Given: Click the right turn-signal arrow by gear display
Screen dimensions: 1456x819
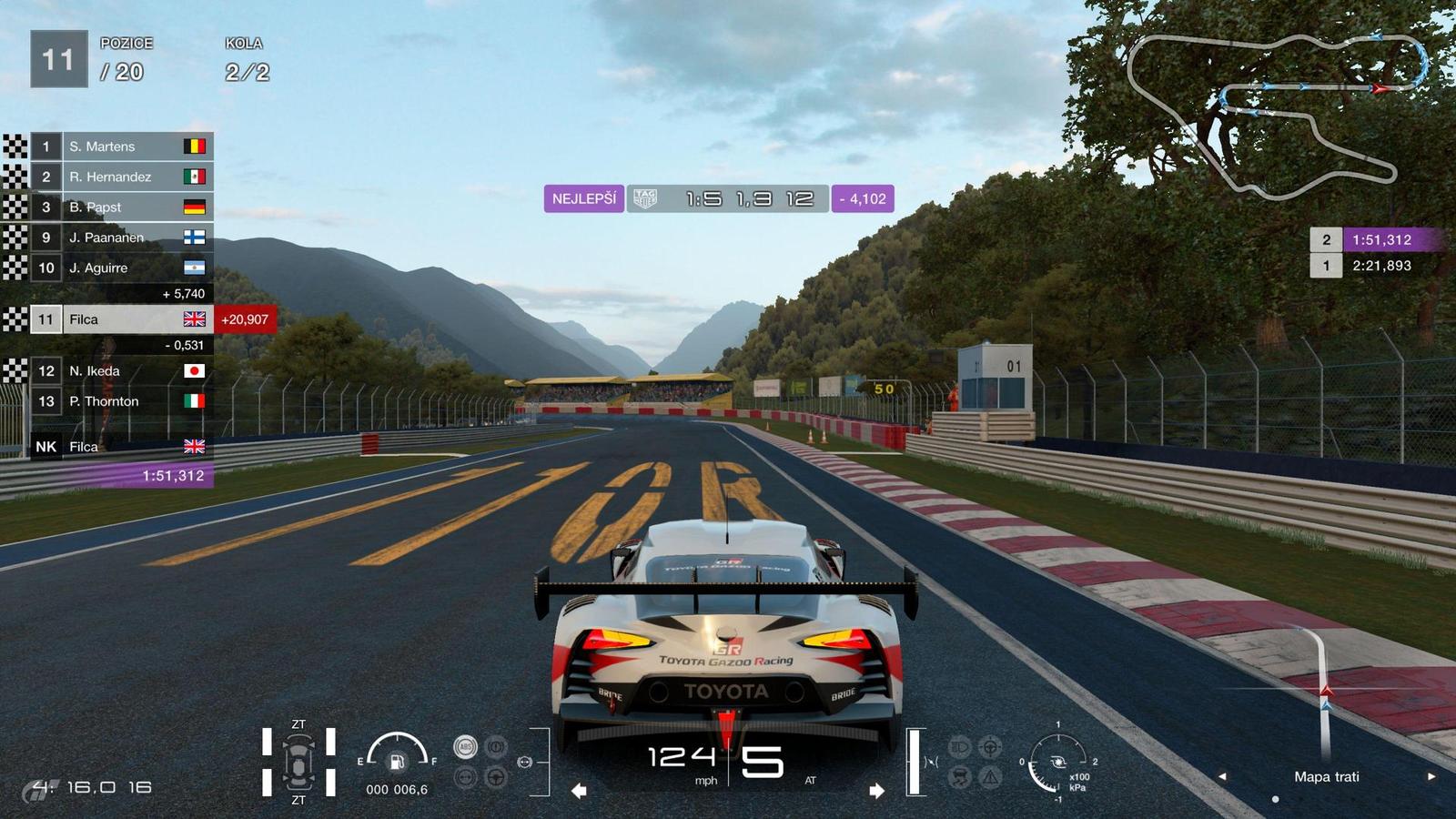Looking at the screenshot, I should [876, 791].
